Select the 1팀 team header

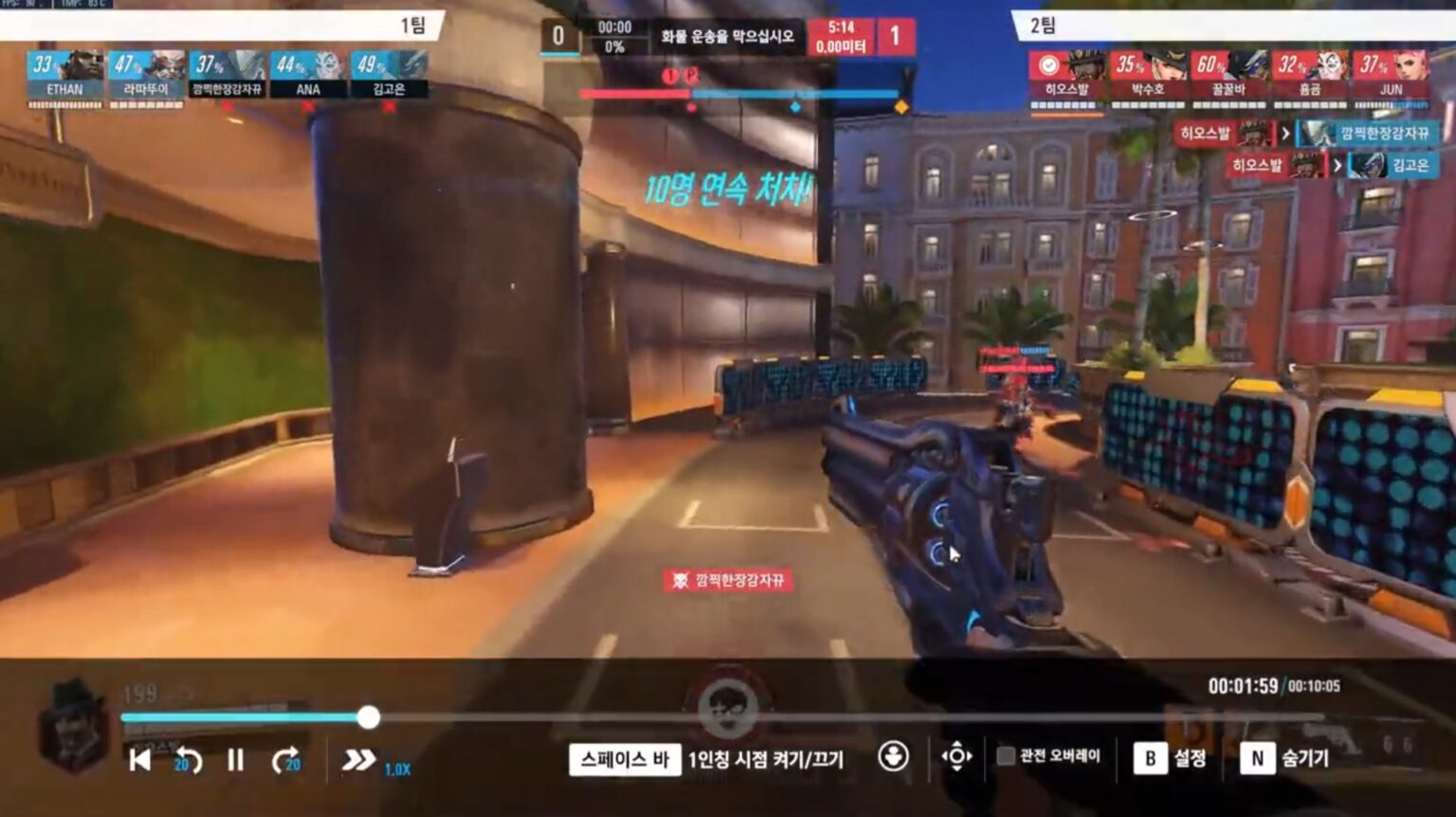click(412, 25)
